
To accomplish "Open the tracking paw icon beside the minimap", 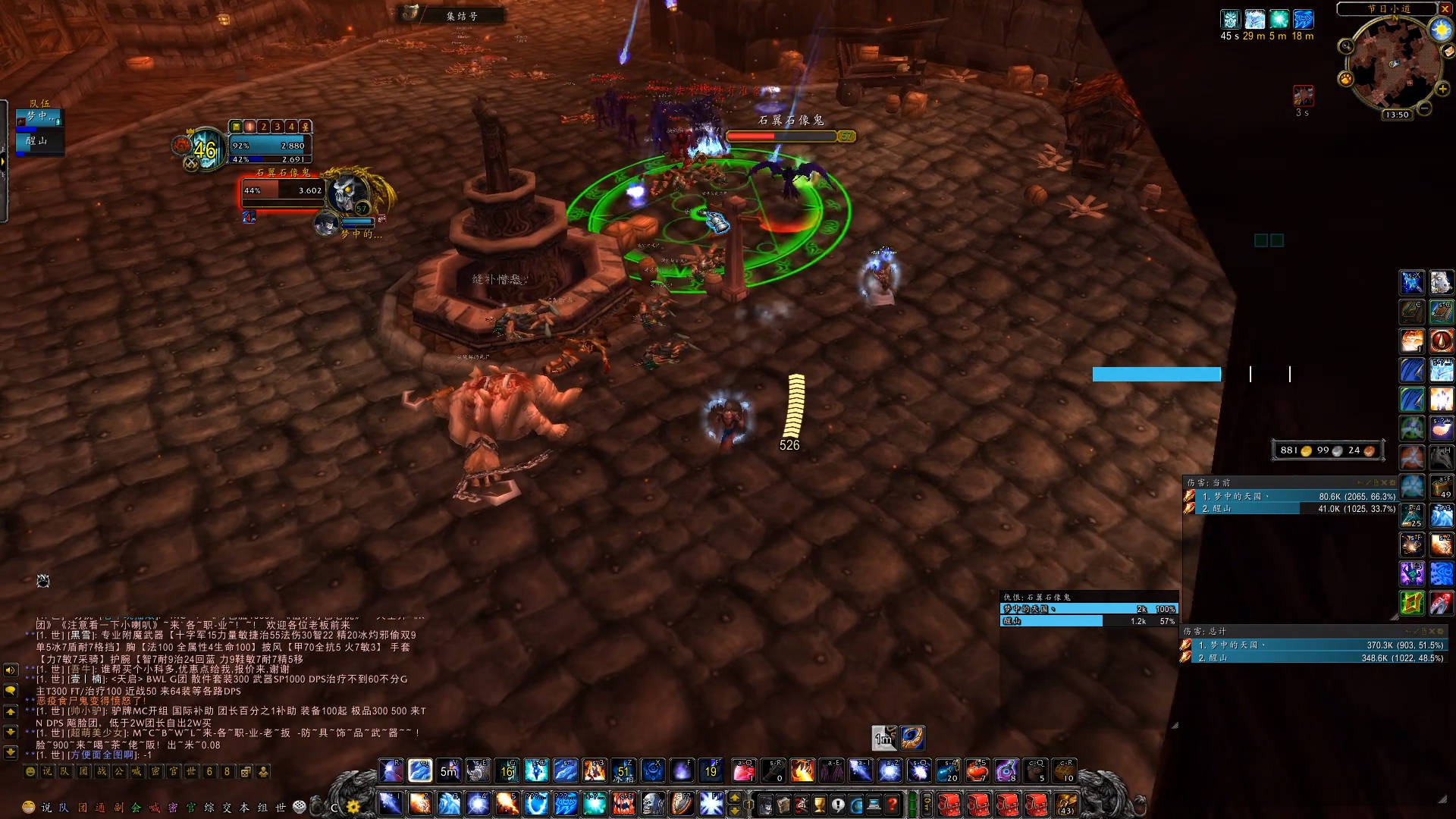I will 1345,79.
